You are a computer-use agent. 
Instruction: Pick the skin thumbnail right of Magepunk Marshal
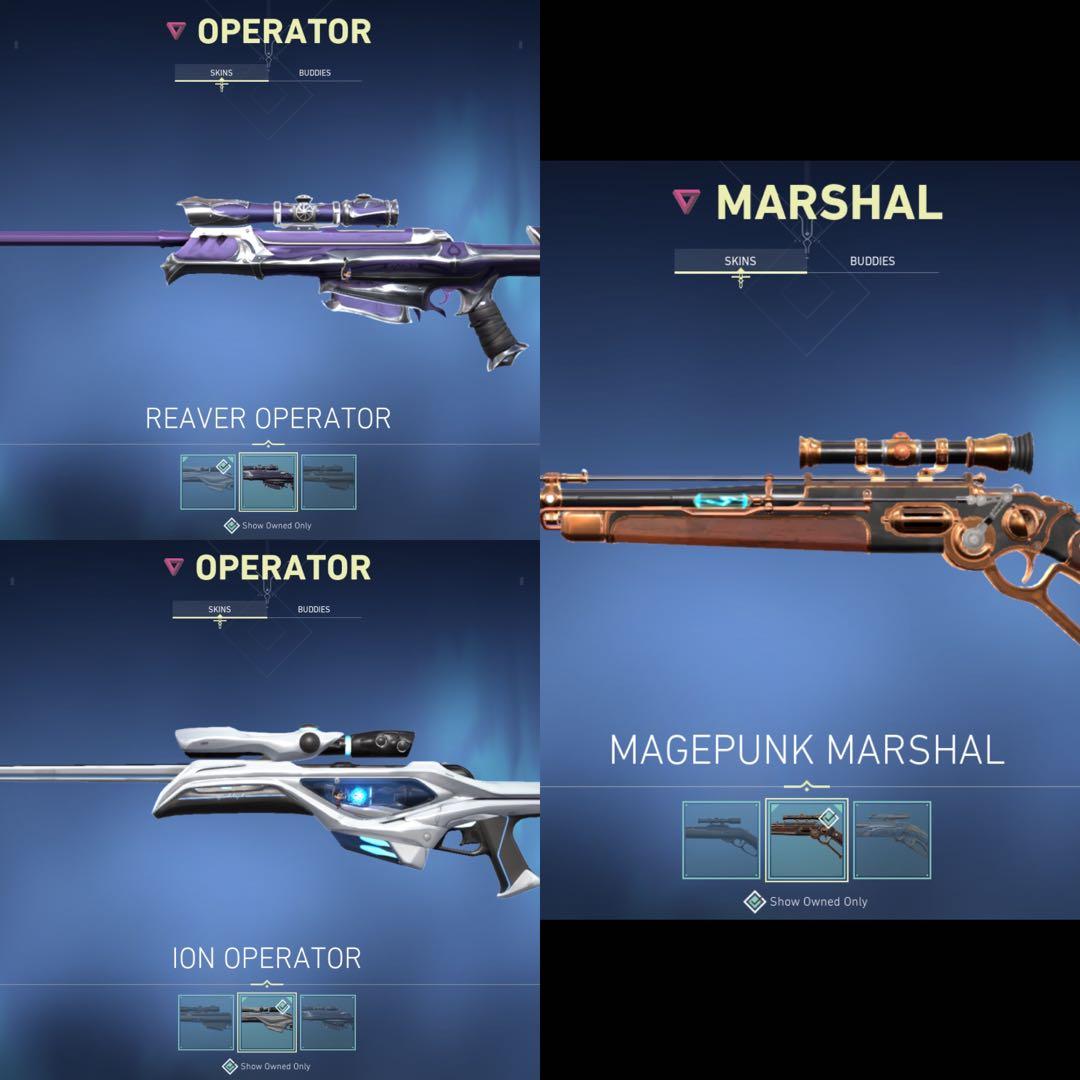892,840
